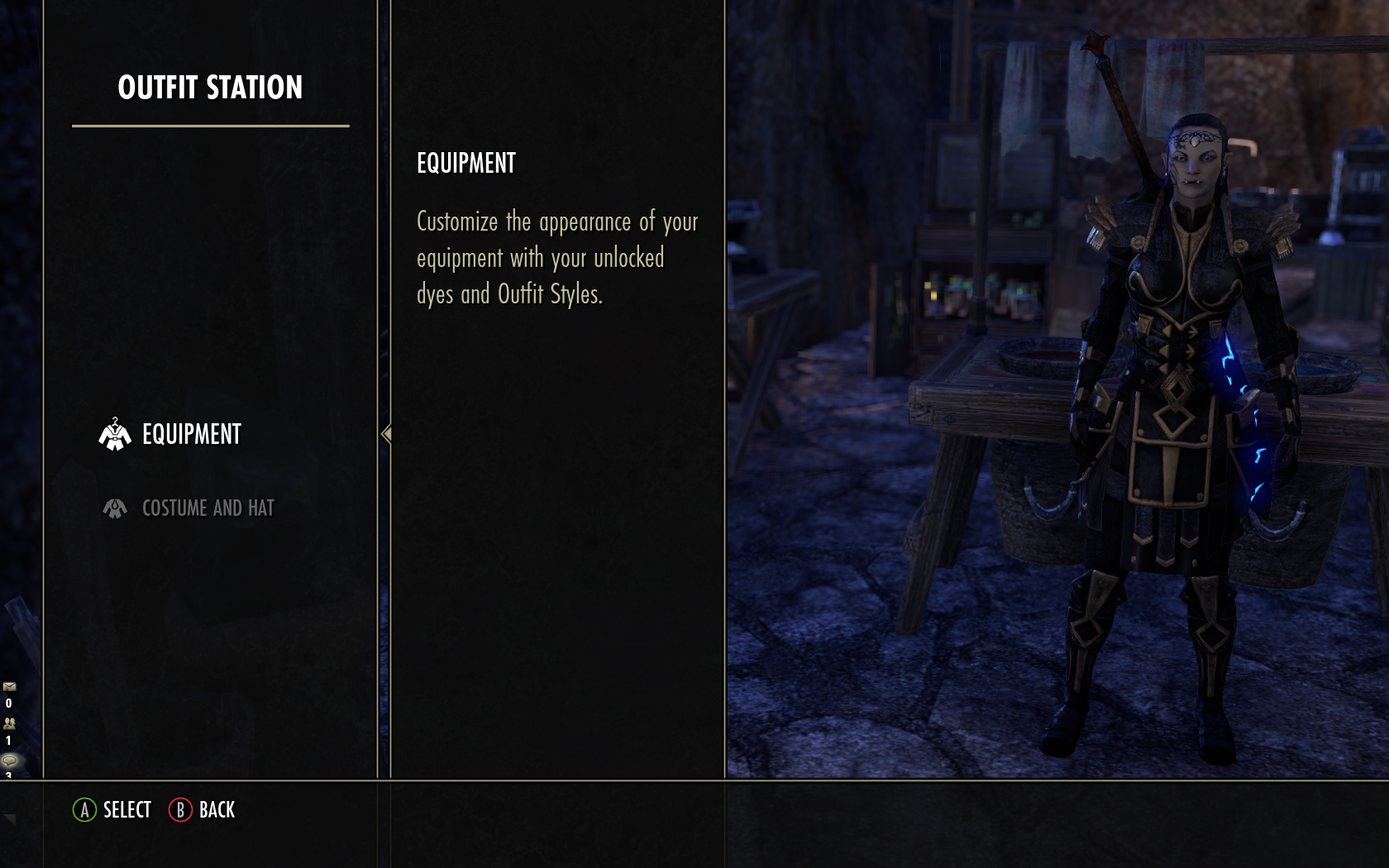Click the Equipment panel header text
The image size is (1389, 868).
465,162
